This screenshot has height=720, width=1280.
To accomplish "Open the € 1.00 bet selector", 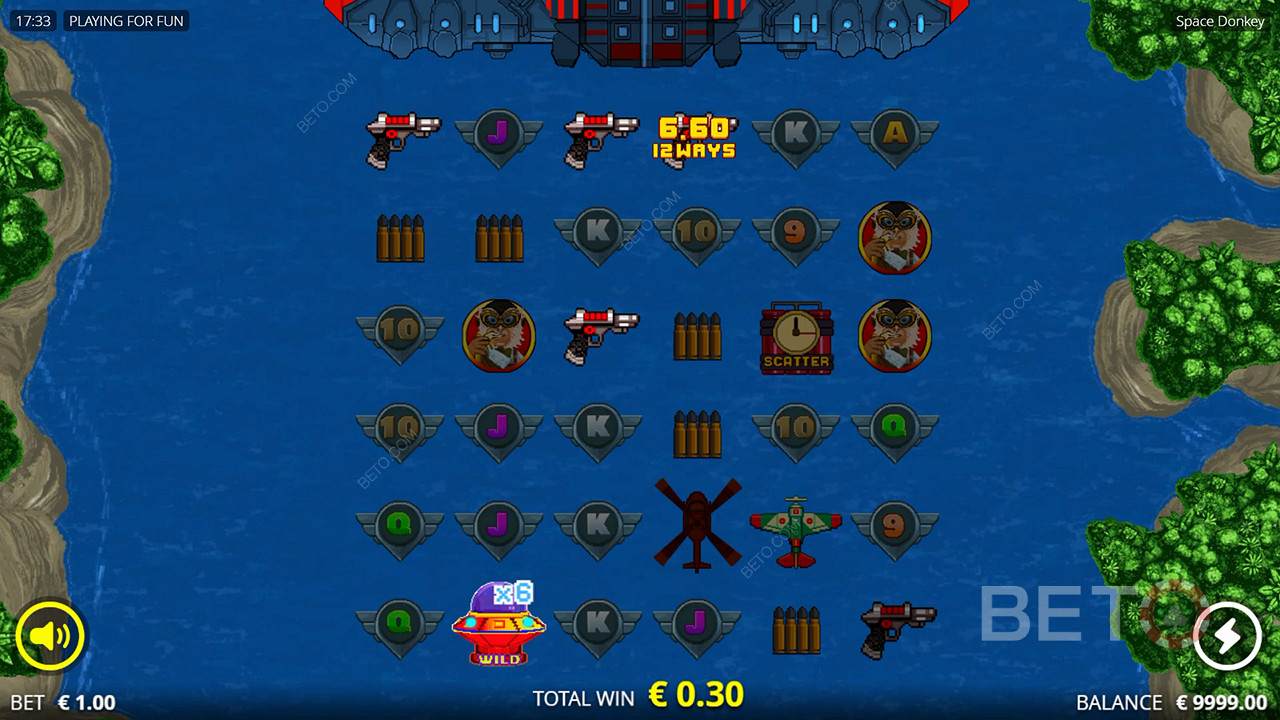I will (86, 703).
